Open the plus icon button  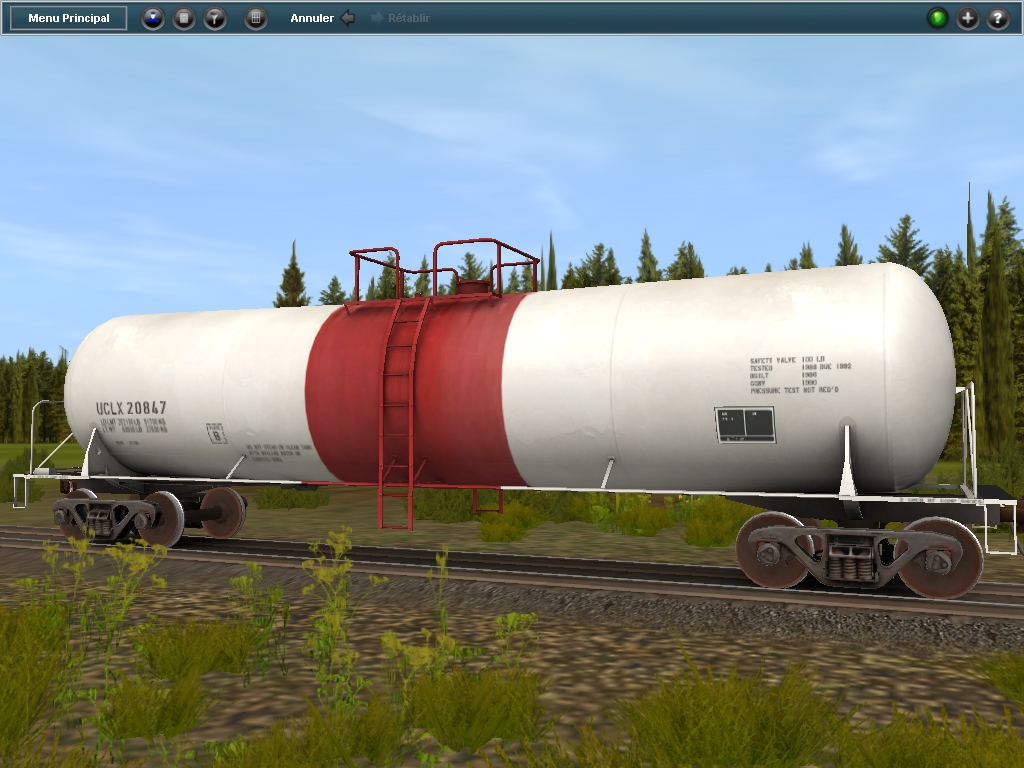[x=968, y=18]
